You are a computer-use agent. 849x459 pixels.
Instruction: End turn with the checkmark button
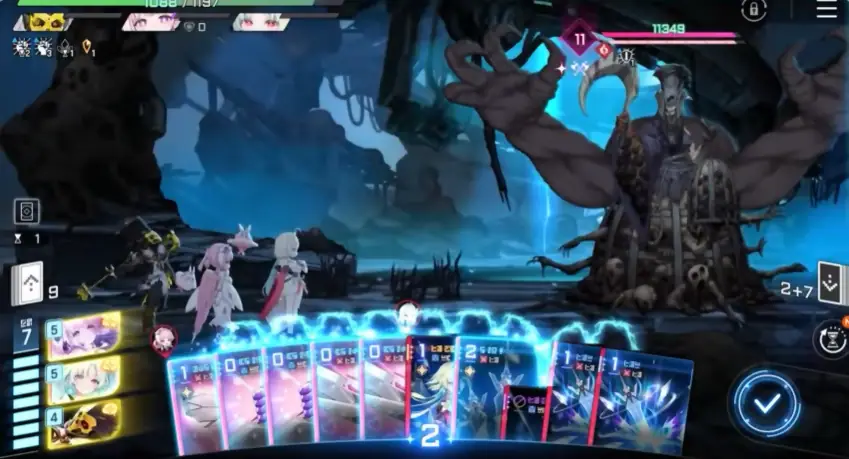(x=765, y=403)
